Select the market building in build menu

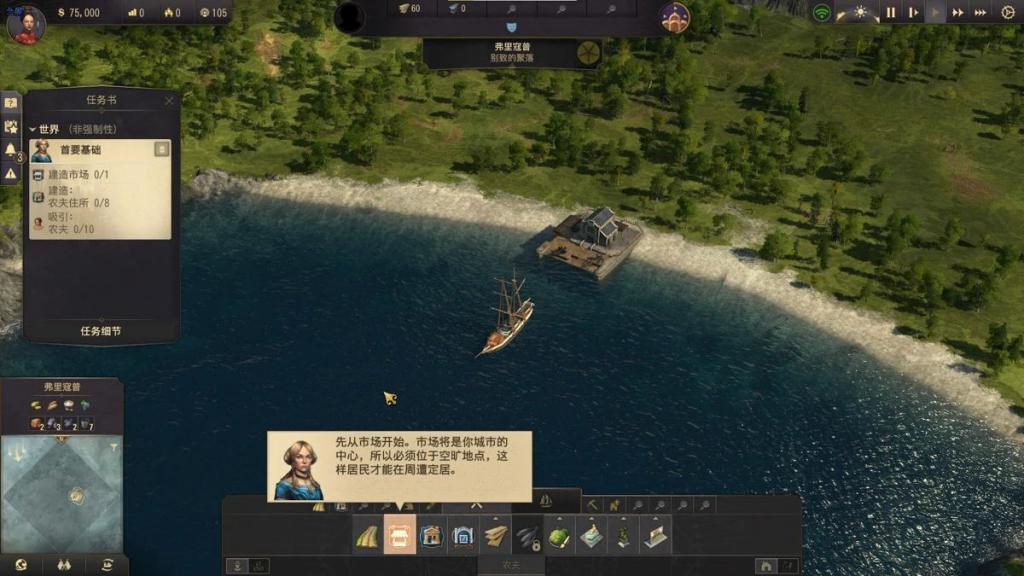click(x=400, y=537)
